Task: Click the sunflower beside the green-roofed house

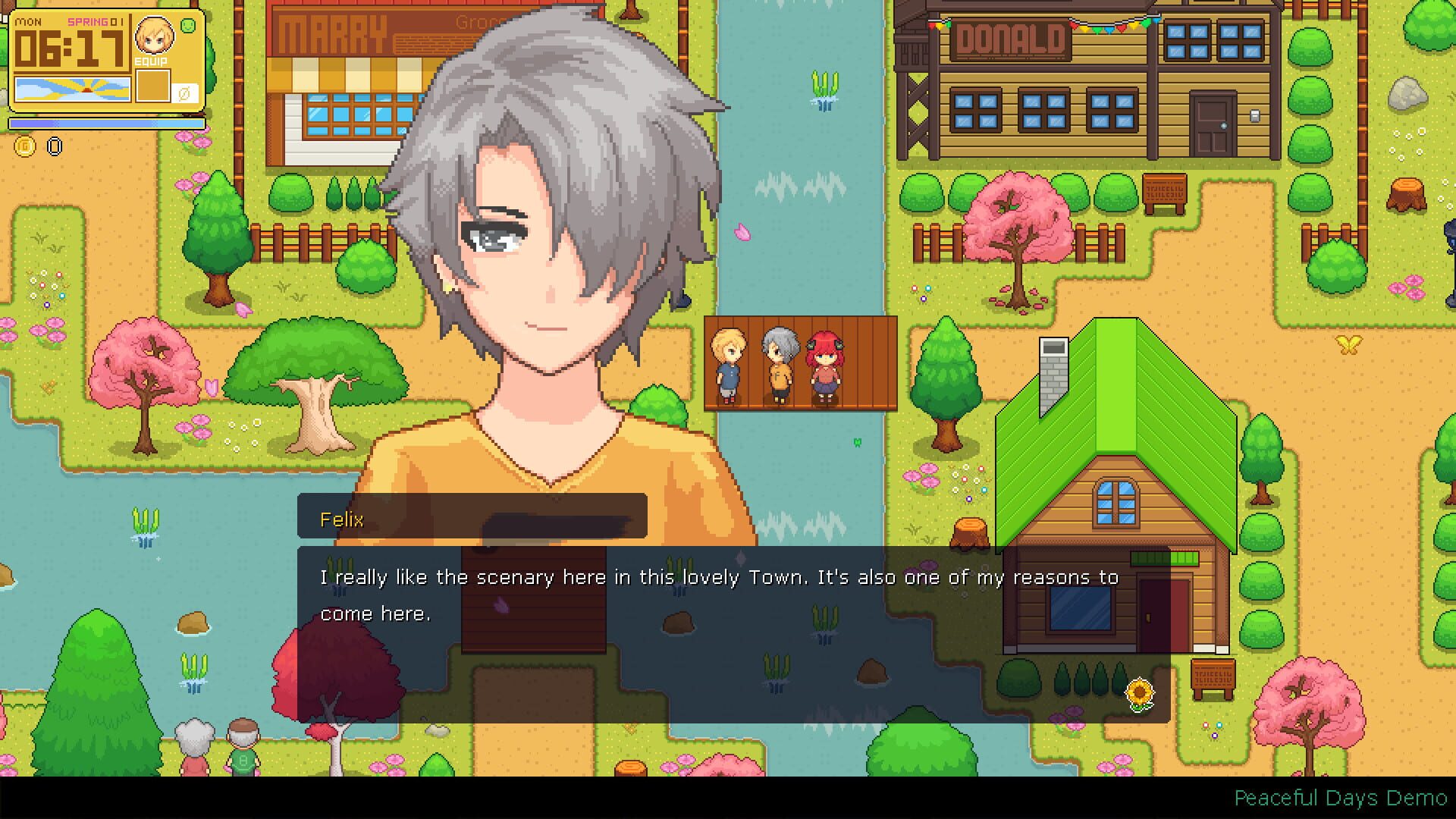Action: click(x=1141, y=692)
